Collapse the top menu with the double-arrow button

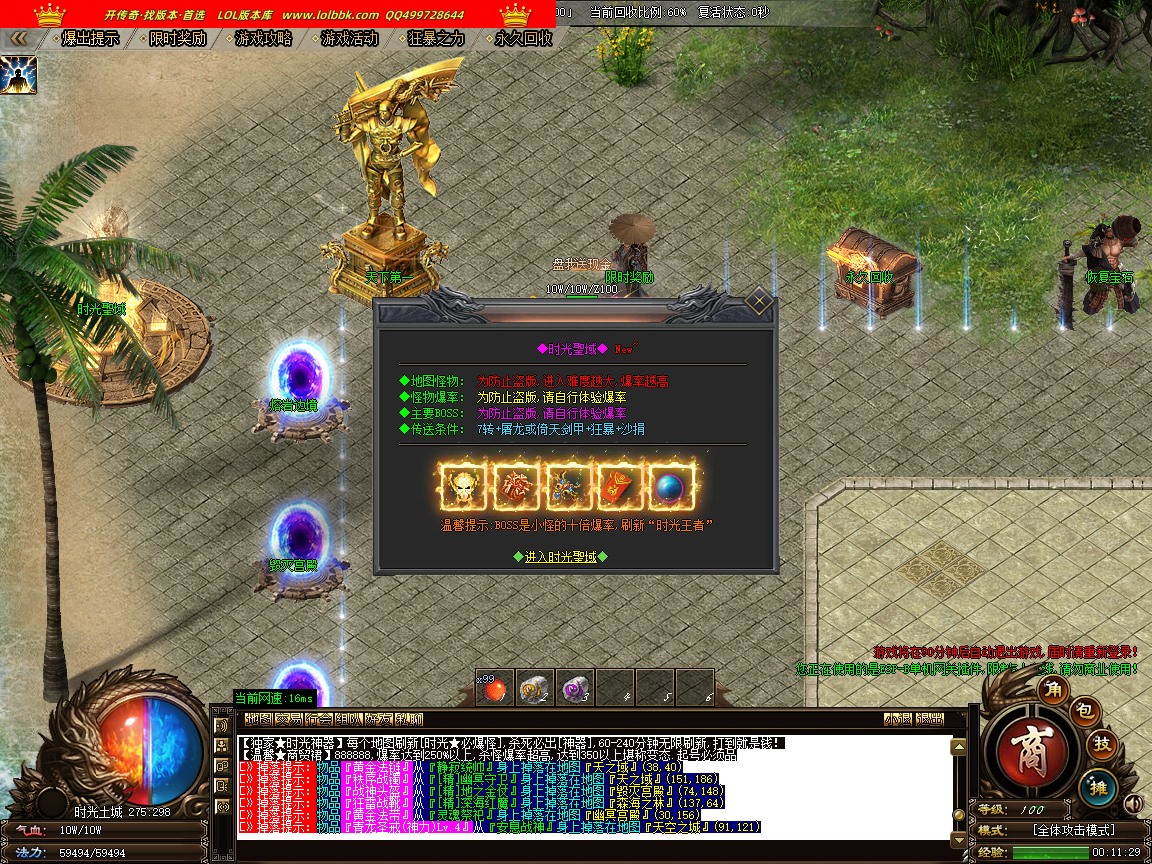[18, 38]
